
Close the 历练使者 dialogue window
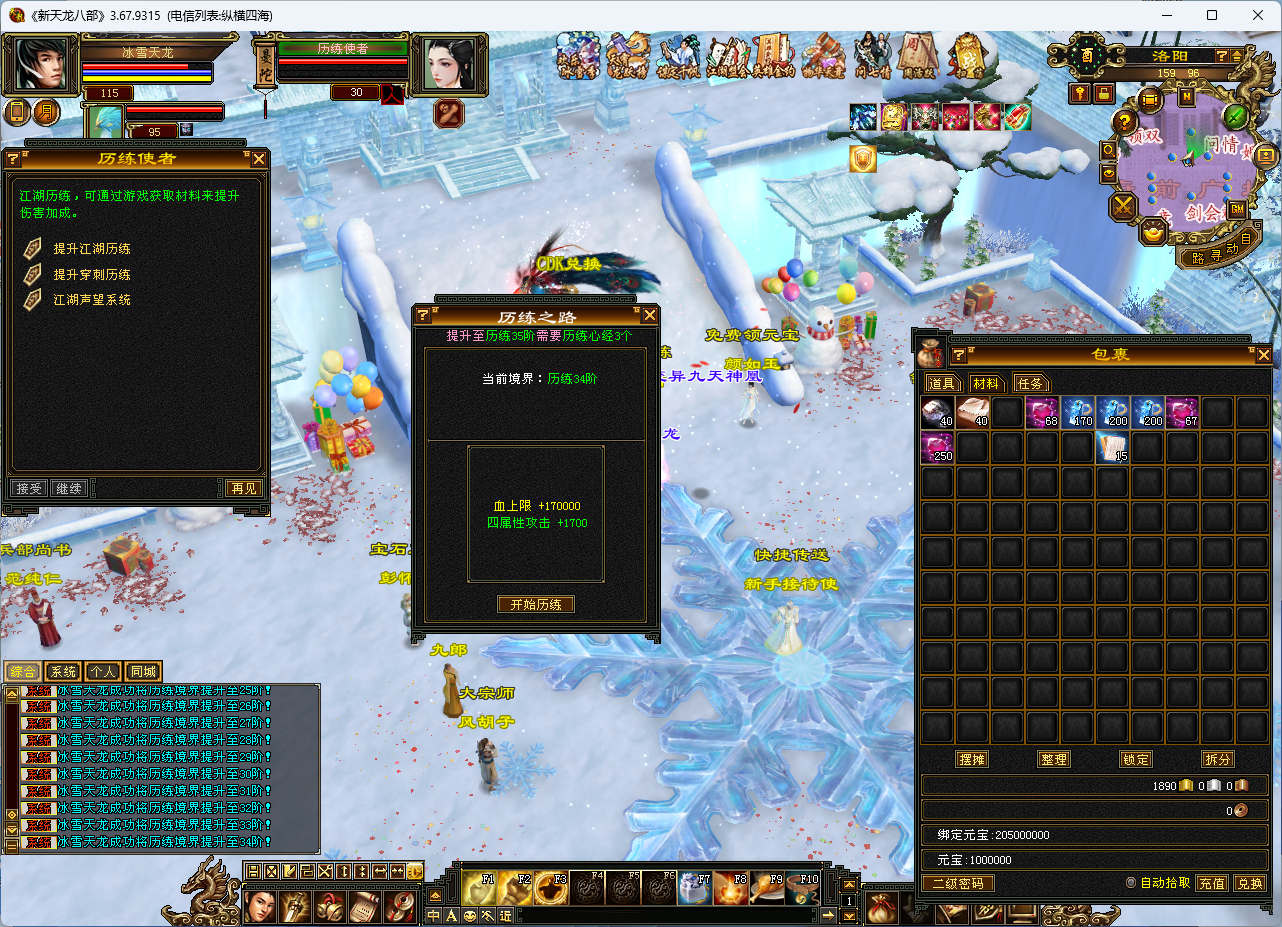(x=259, y=159)
